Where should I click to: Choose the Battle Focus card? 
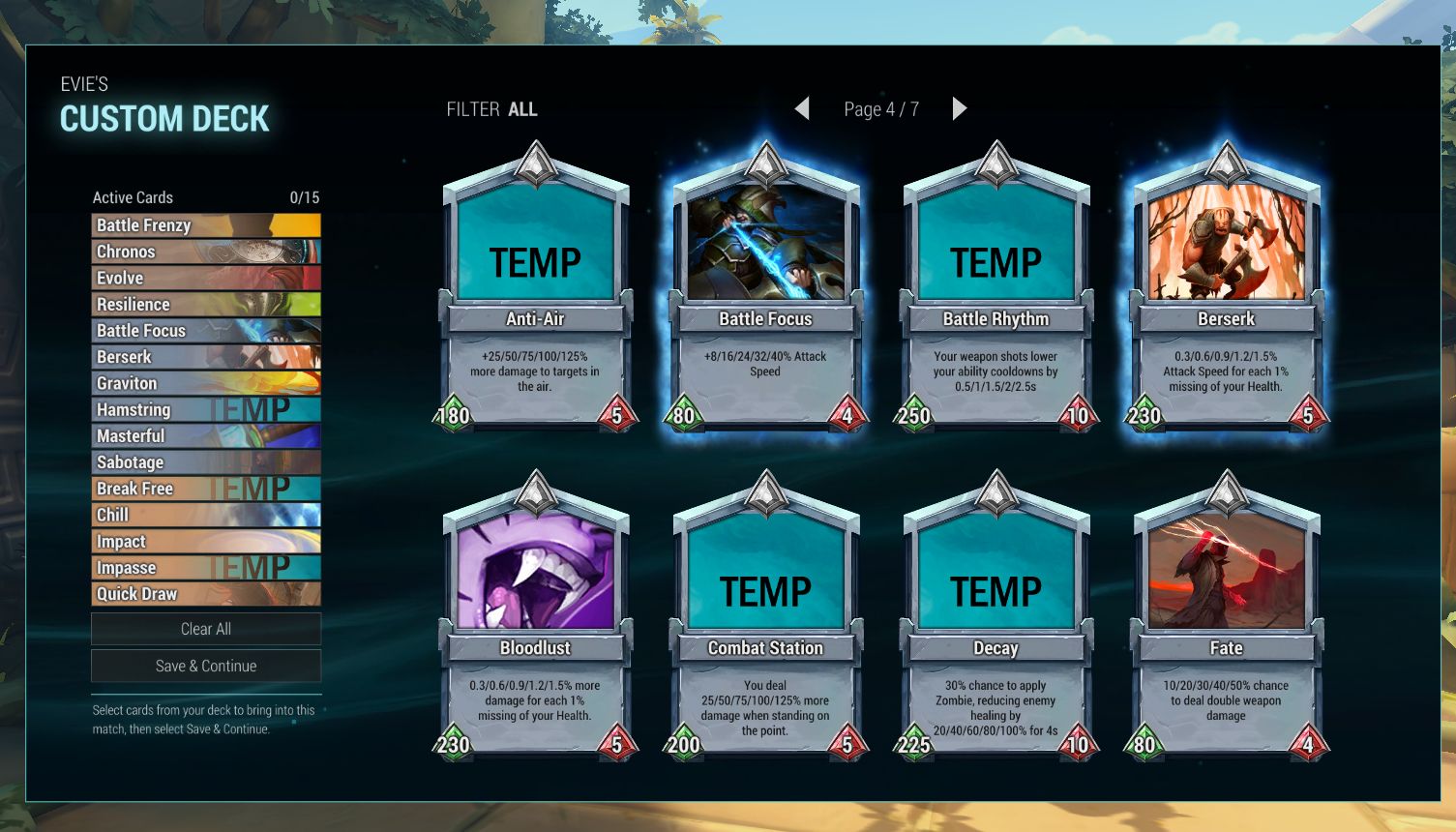coord(765,290)
